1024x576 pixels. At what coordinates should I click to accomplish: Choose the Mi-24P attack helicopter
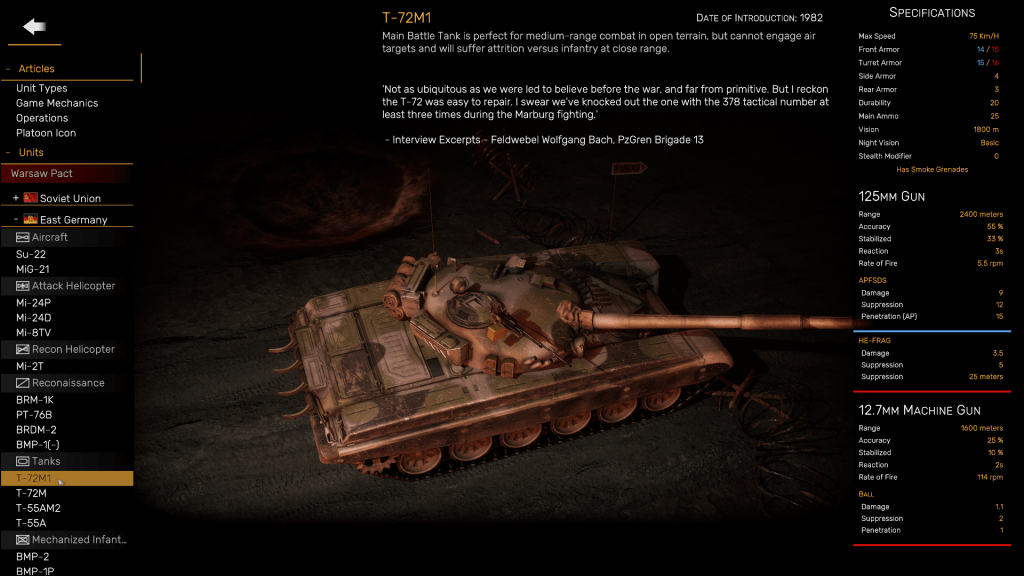(x=34, y=303)
